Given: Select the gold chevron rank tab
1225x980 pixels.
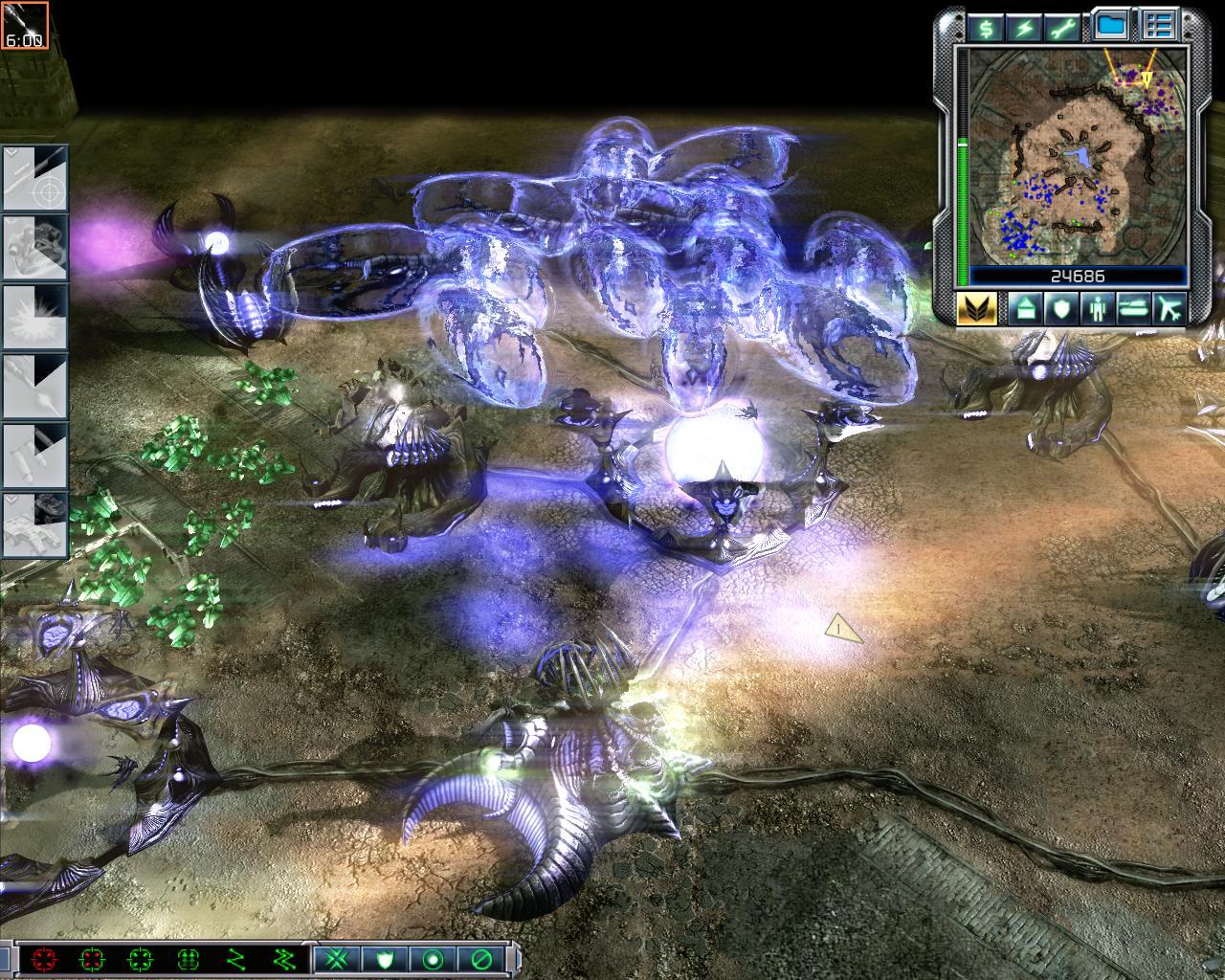Looking at the screenshot, I should click(x=975, y=309).
